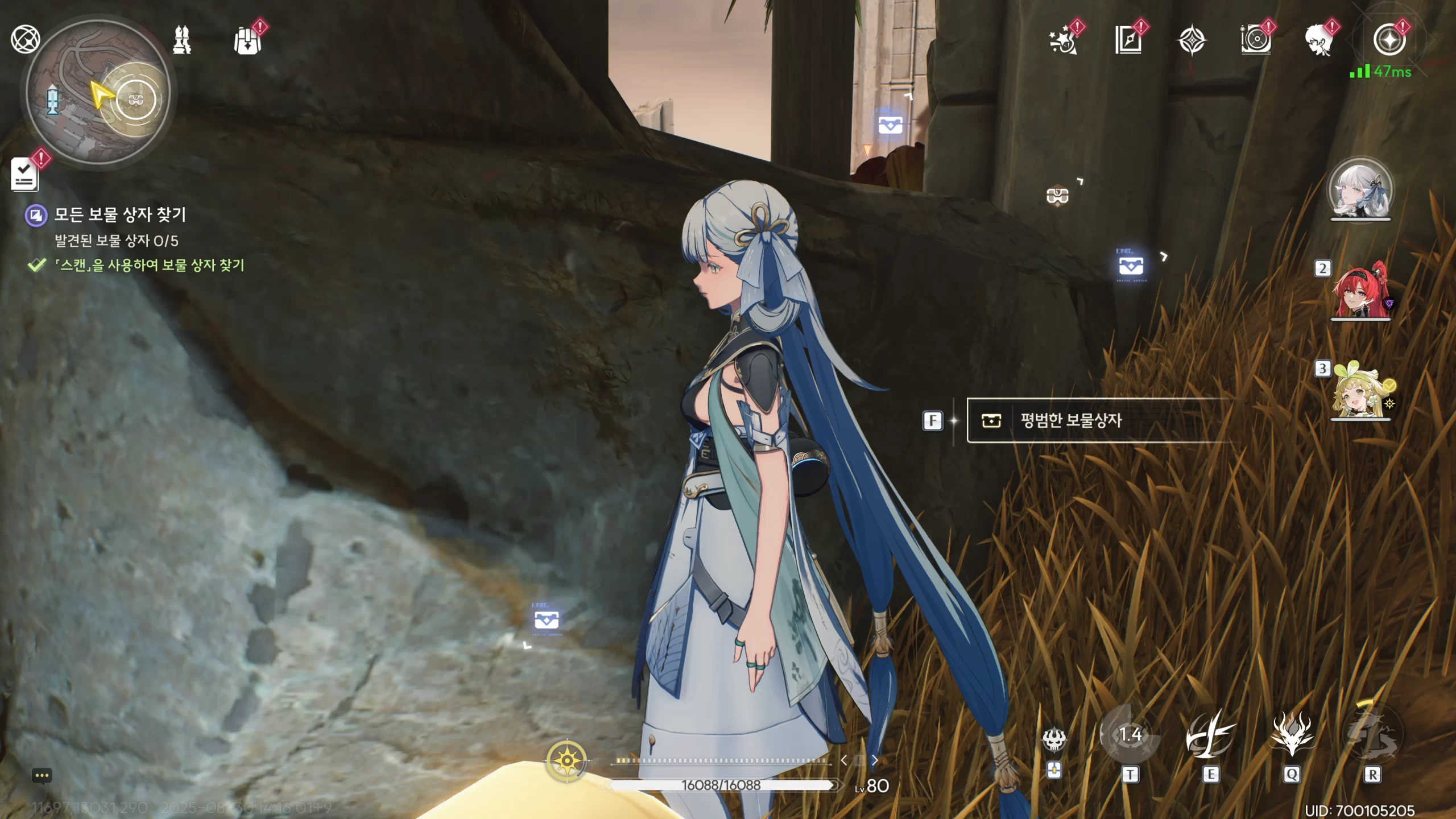Open the disc-shaped icon in top bar
Screen dimensions: 1456x819
pyautogui.click(x=1256, y=40)
